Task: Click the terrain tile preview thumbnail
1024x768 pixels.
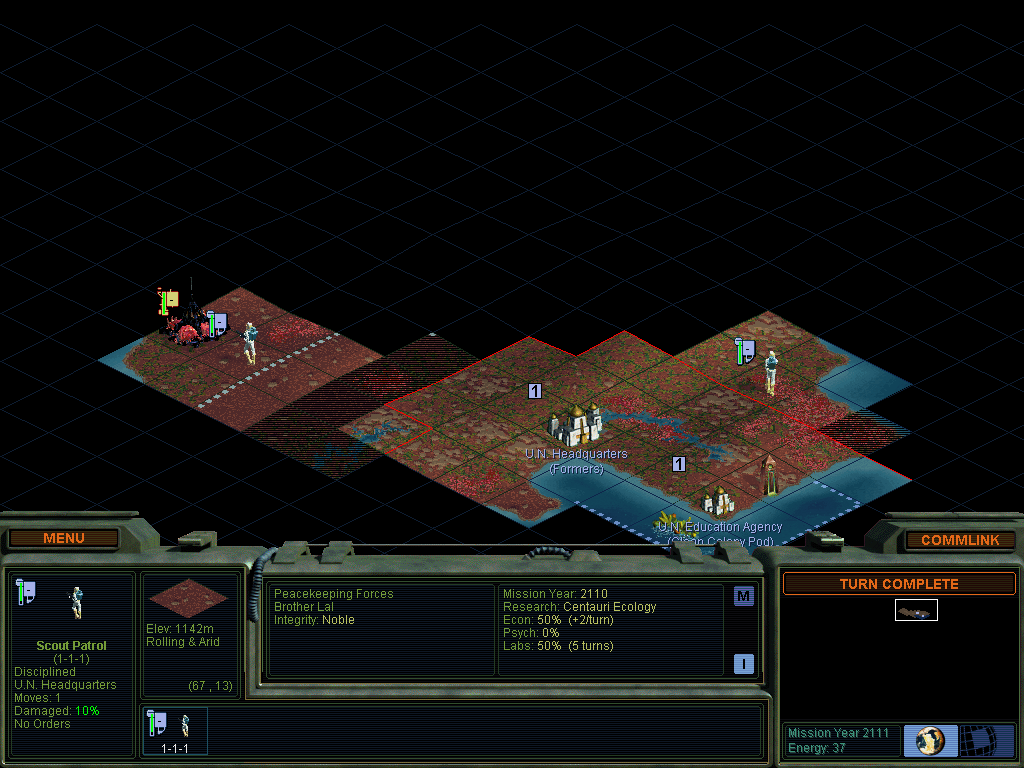Action: point(188,597)
